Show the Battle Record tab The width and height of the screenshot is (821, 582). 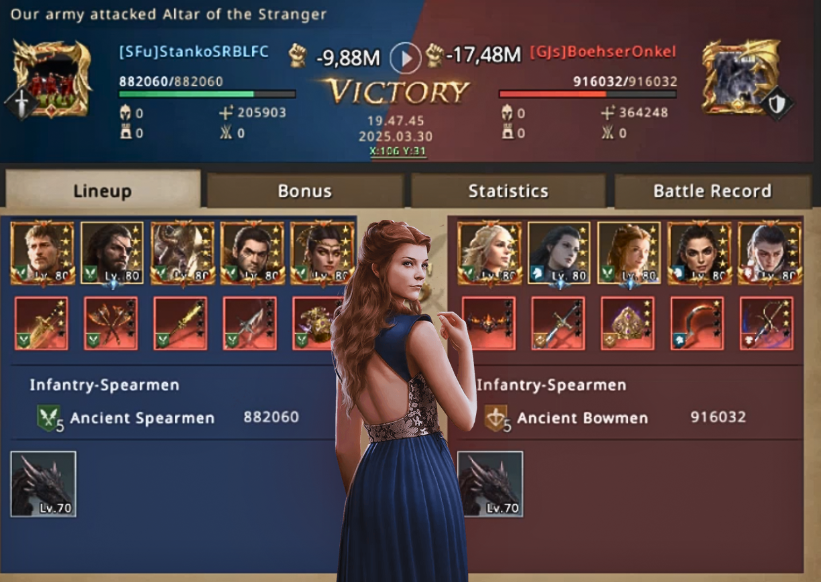coord(712,190)
